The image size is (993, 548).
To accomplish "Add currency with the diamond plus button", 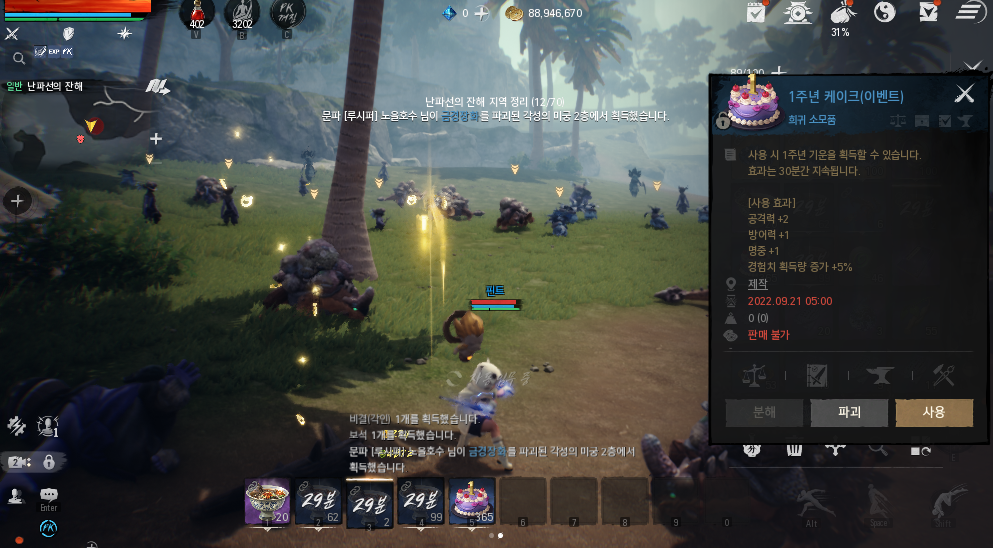I will pyautogui.click(x=482, y=13).
